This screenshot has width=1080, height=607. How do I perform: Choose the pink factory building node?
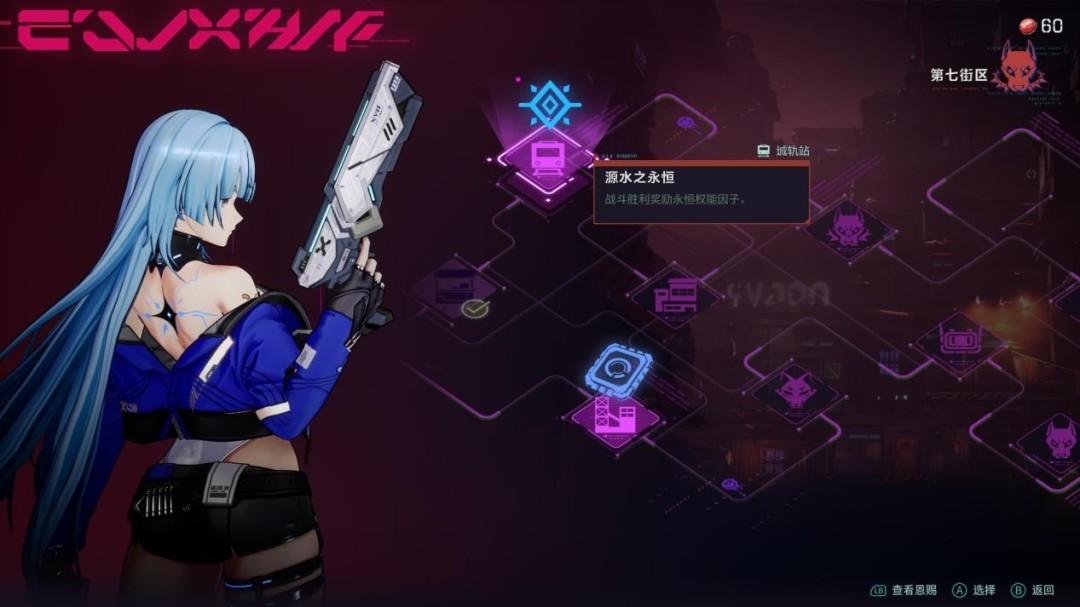[615, 413]
